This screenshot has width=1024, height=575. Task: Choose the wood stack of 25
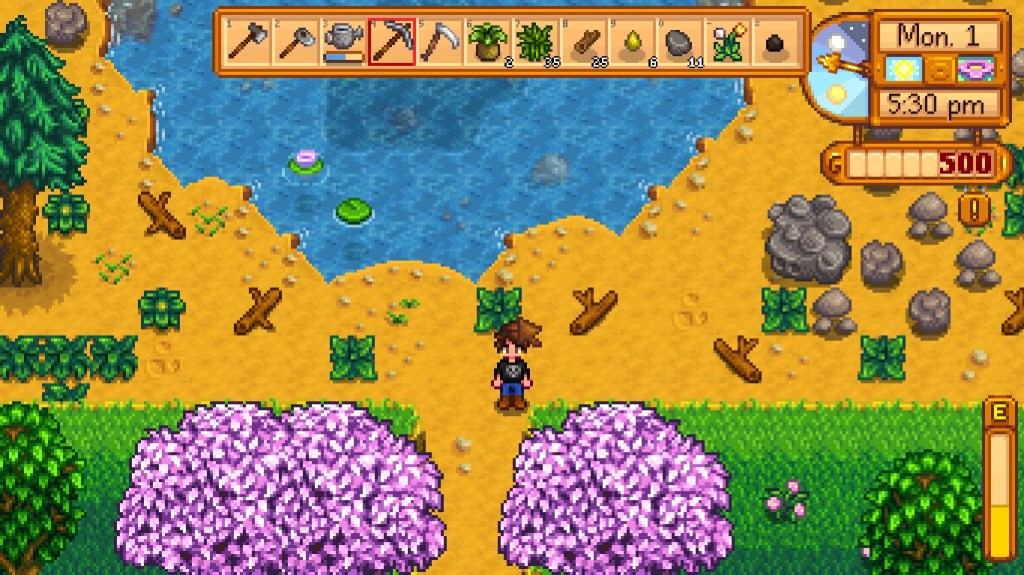click(582, 42)
